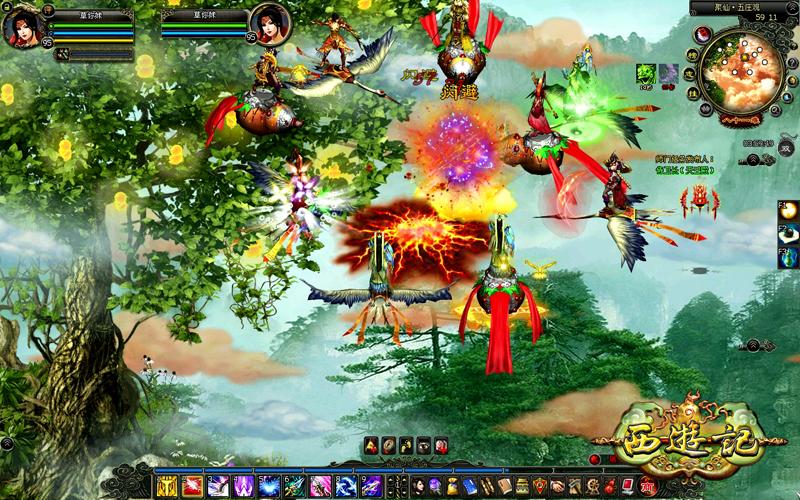Image resolution: width=800 pixels, height=500 pixels.
Task: Cast the purple swirl skill in slot 9
Action: tap(370, 487)
